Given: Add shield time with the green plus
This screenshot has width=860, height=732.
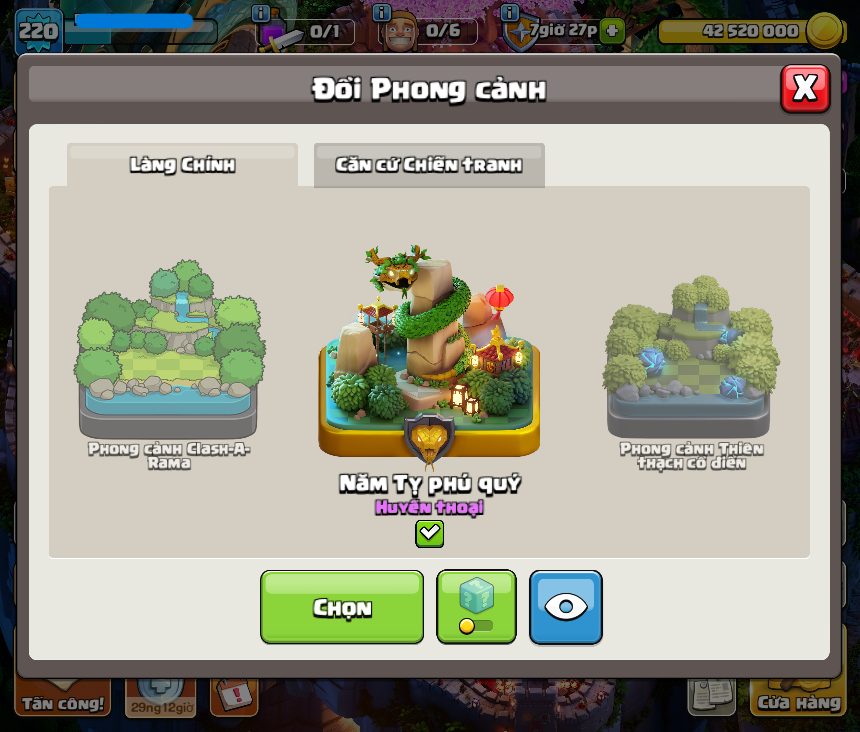Looking at the screenshot, I should coord(612,30).
